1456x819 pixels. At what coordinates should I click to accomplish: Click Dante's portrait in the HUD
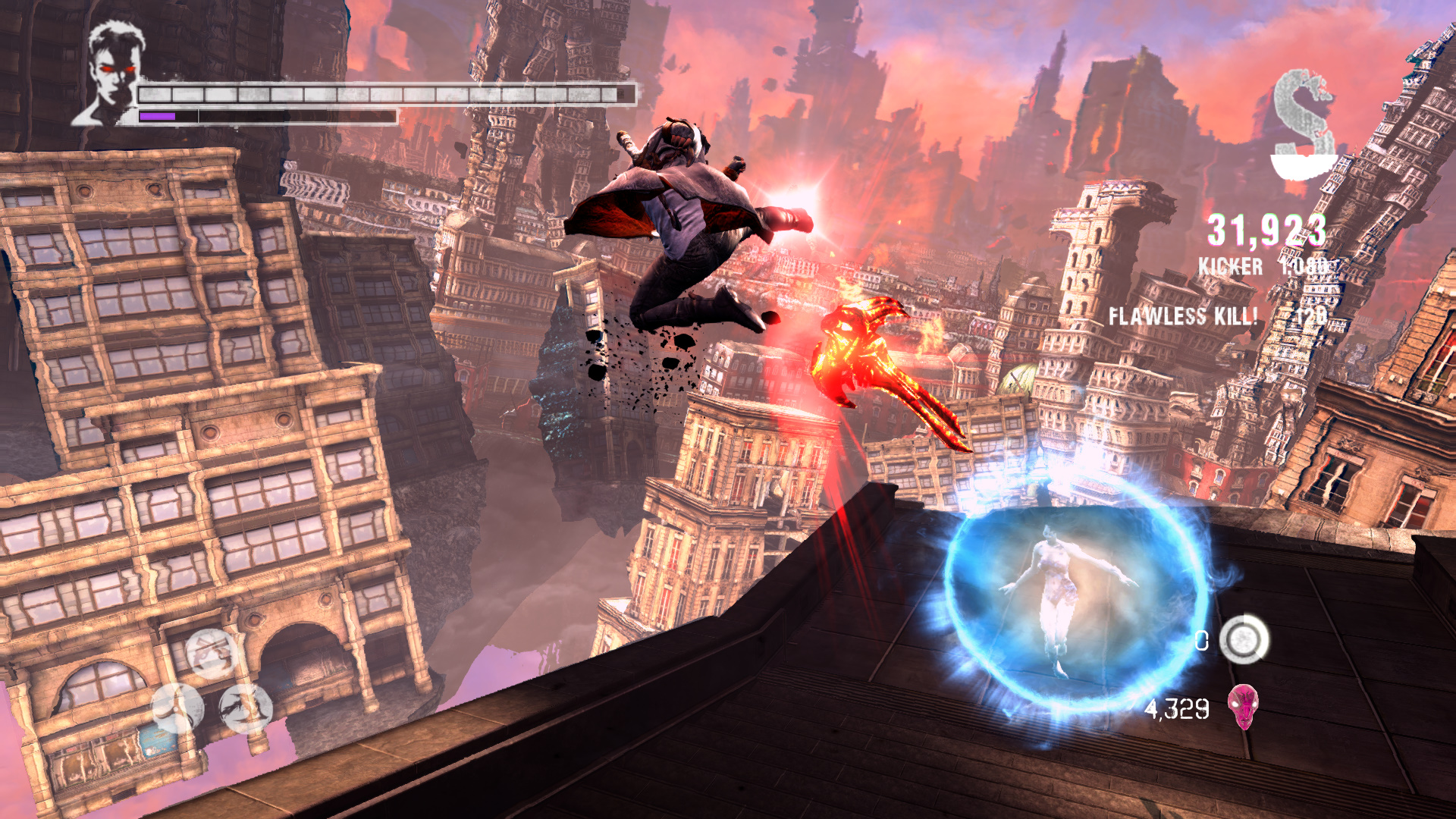coord(112,74)
